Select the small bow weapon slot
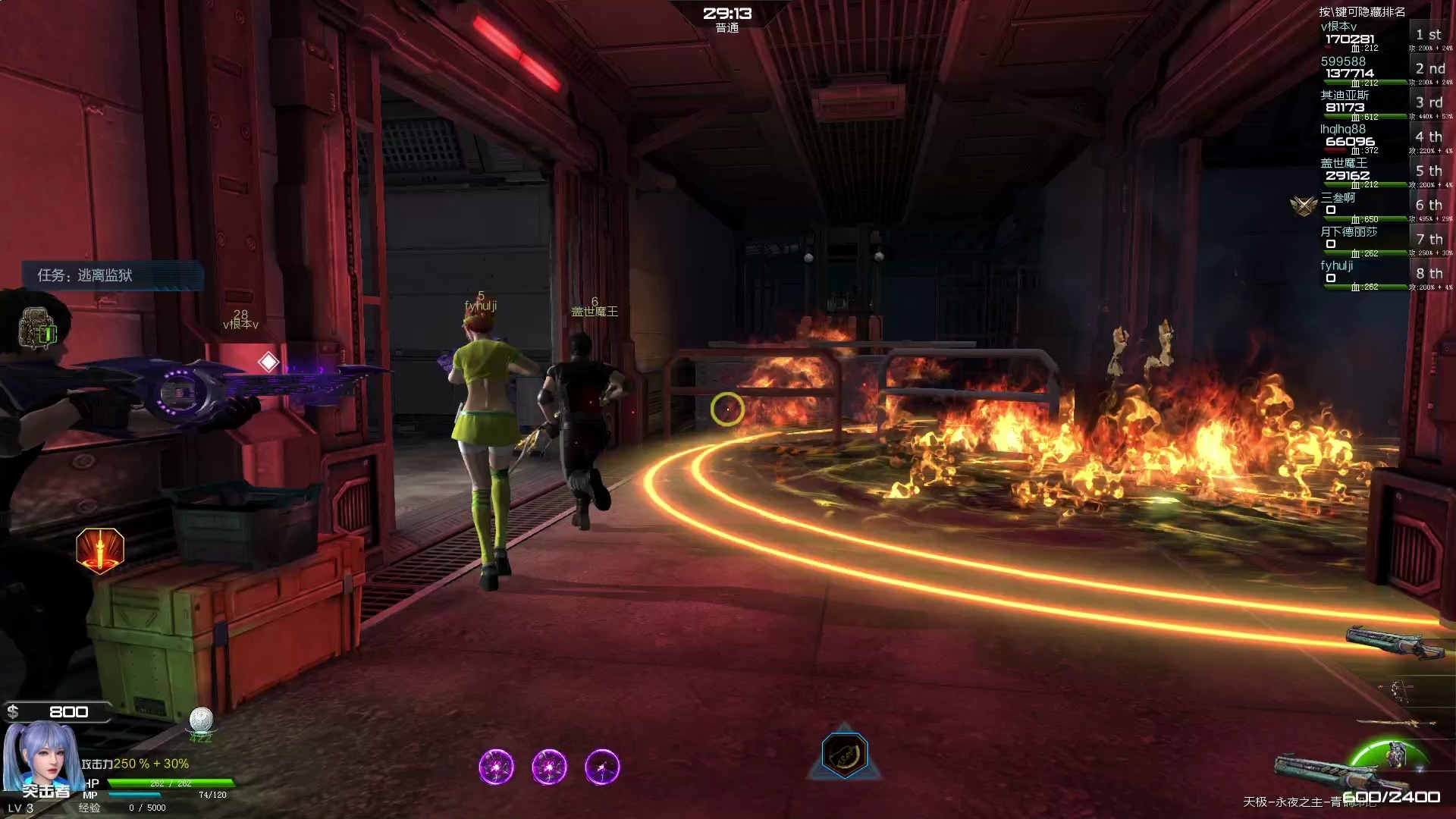The image size is (1456, 819). pos(1398,689)
